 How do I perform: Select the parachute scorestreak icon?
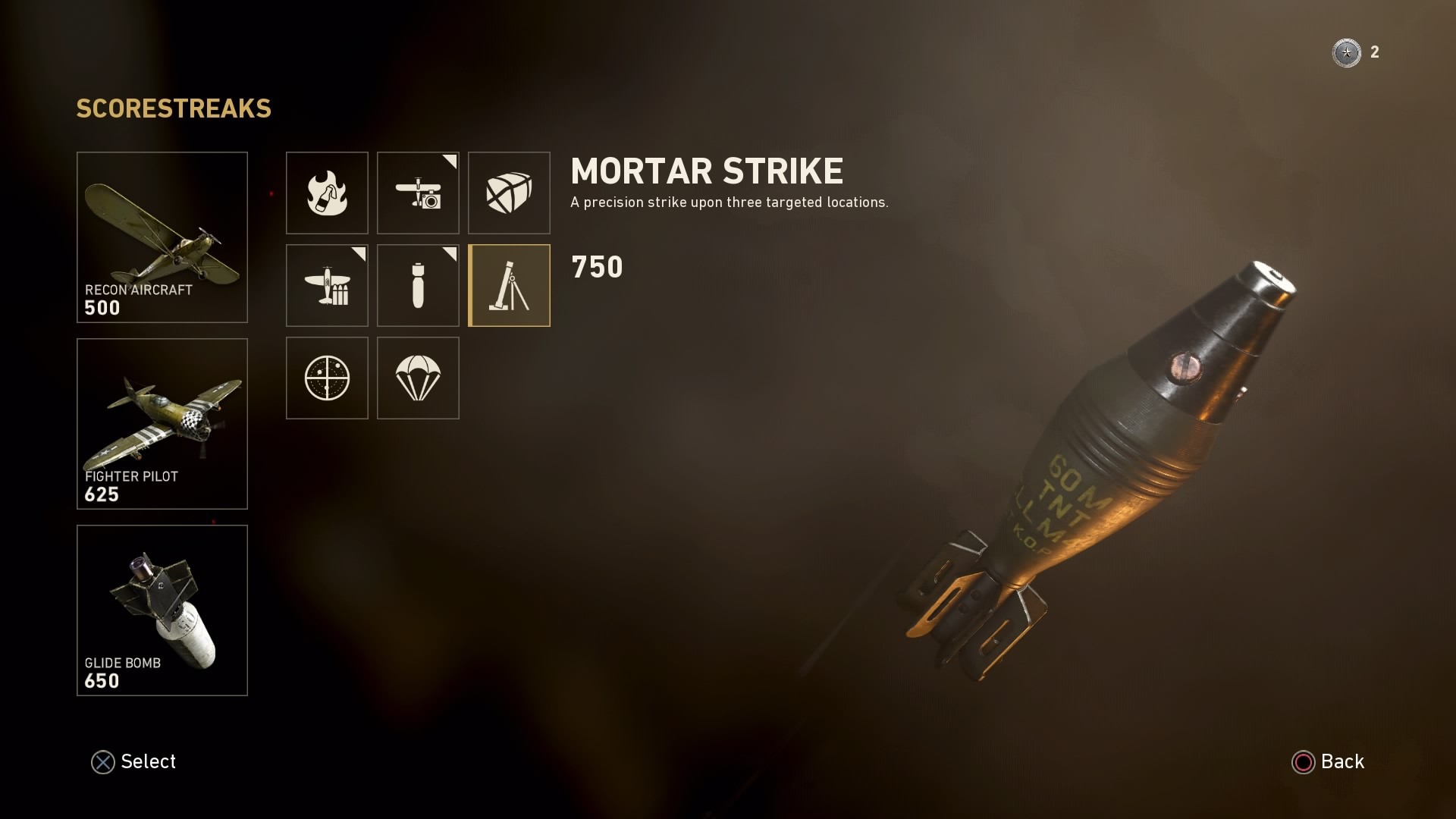418,378
